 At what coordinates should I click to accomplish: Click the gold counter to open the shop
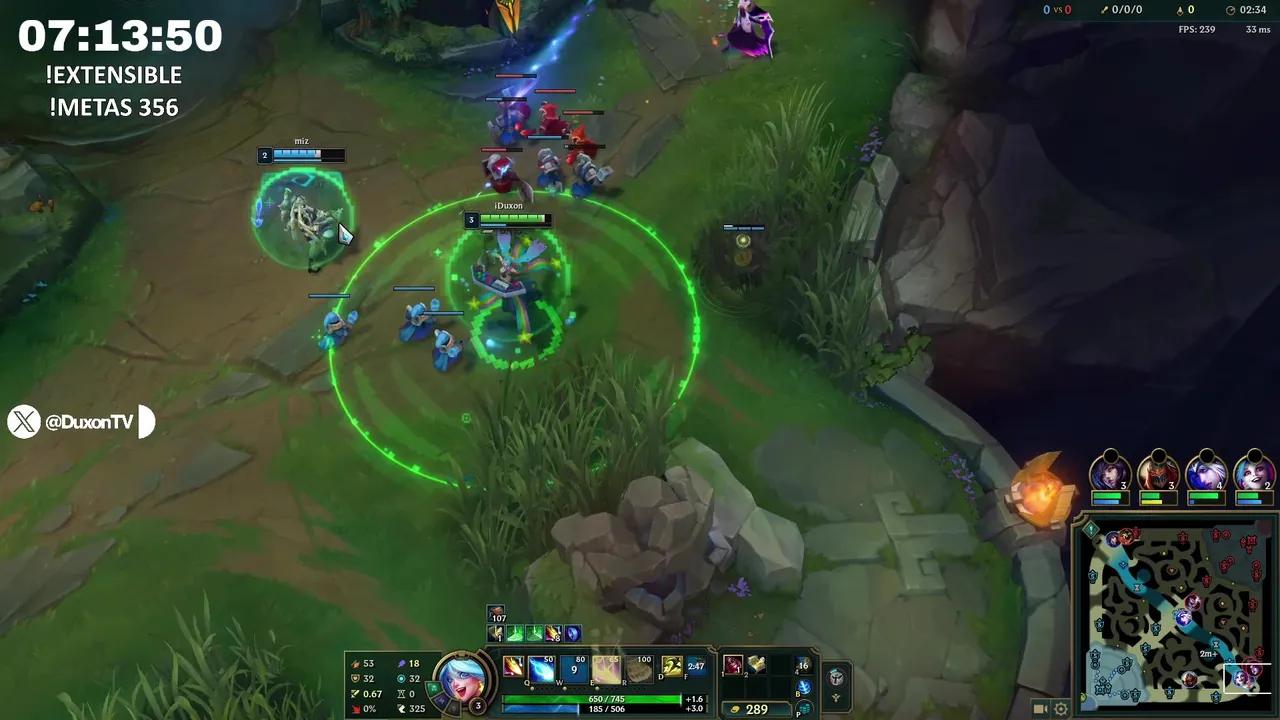click(756, 709)
